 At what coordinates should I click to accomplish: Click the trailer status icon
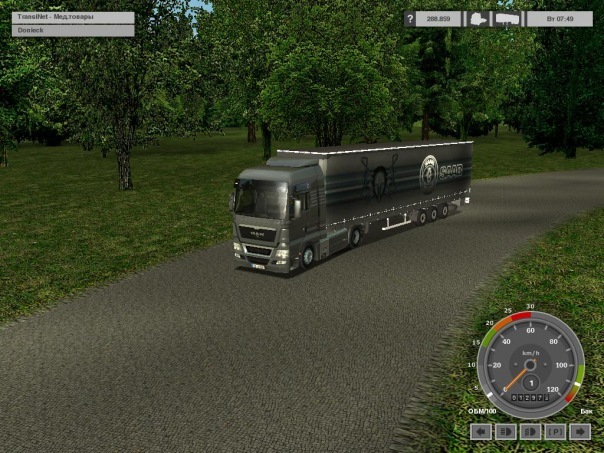507,19
